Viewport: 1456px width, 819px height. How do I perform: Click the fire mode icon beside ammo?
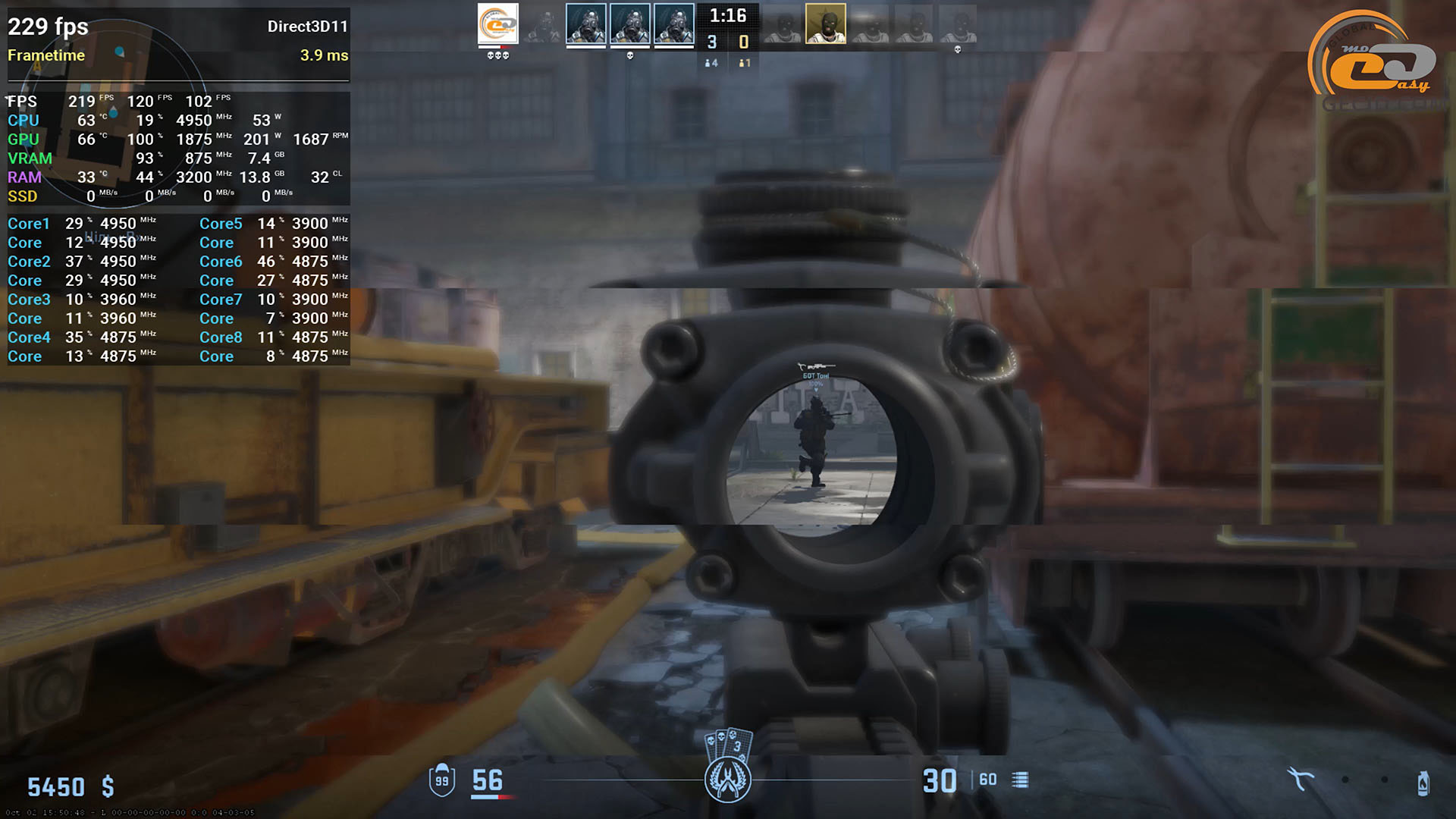click(1021, 780)
